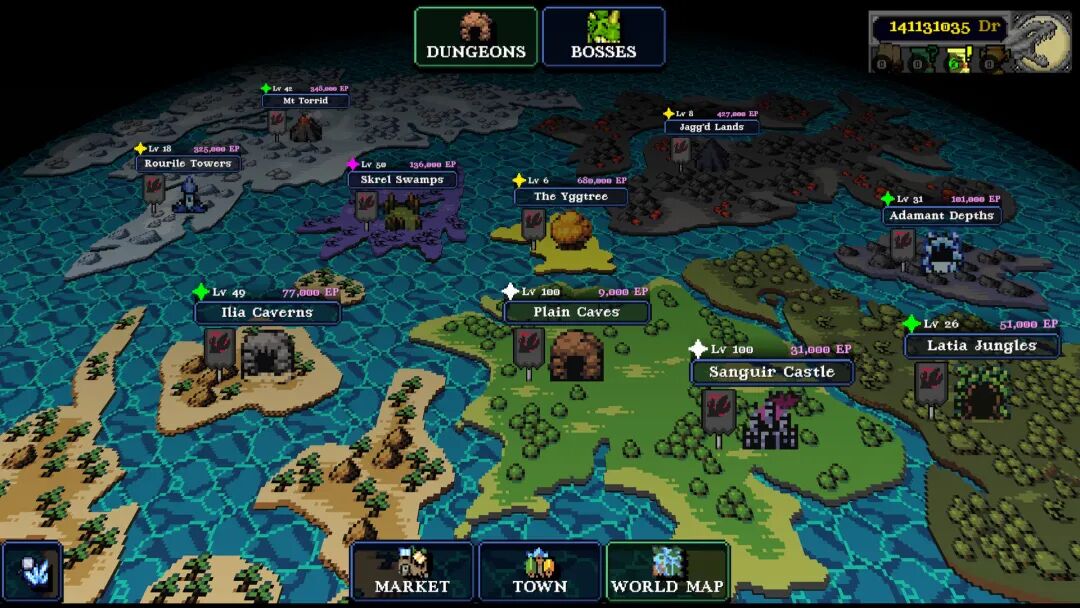Switch to the Bosses view
The width and height of the screenshot is (1080, 608).
pos(604,37)
